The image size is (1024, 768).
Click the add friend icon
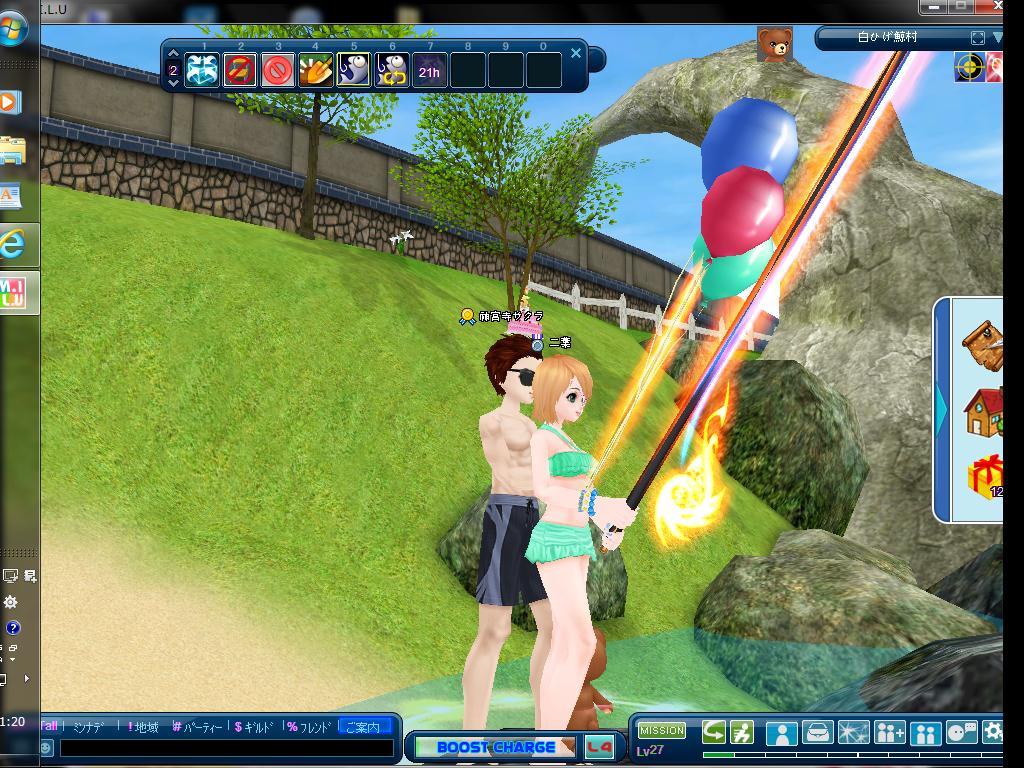point(890,733)
